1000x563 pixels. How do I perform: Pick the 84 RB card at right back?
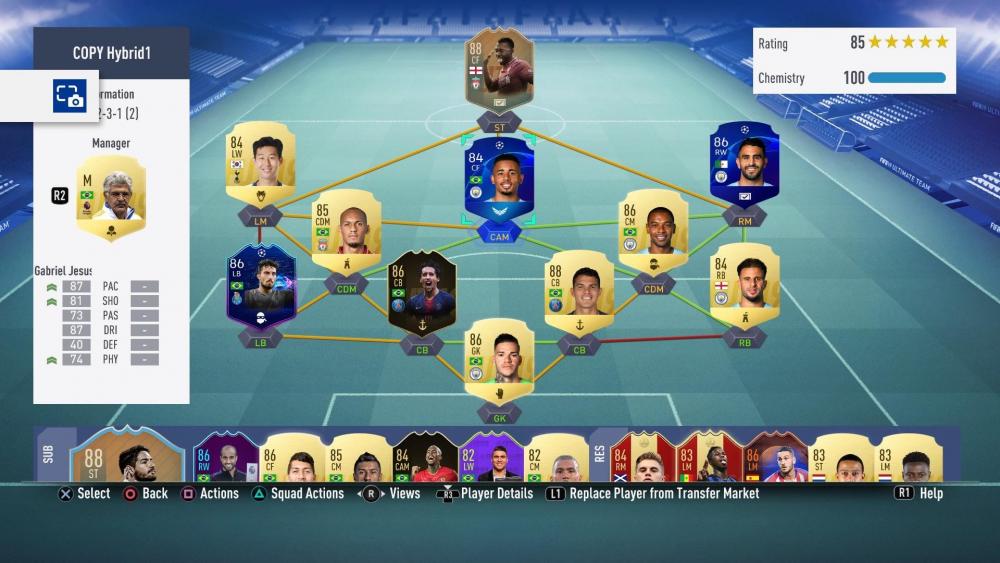coord(743,283)
